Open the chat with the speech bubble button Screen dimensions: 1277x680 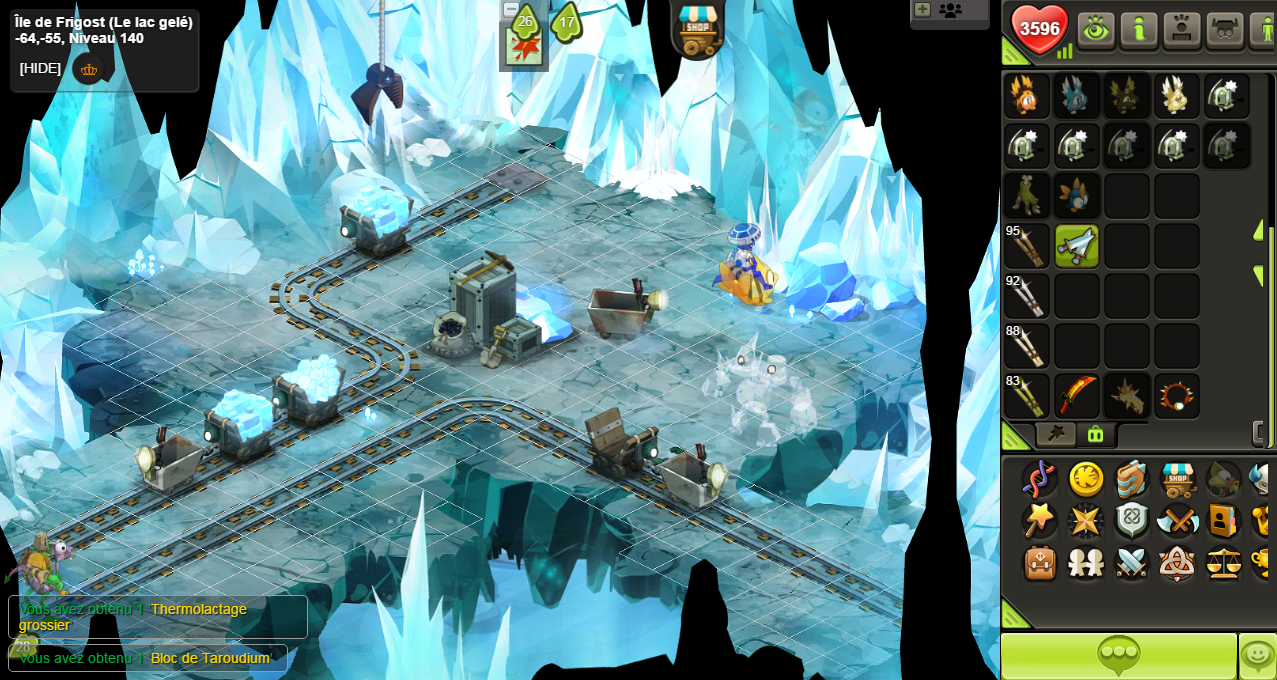click(1118, 656)
